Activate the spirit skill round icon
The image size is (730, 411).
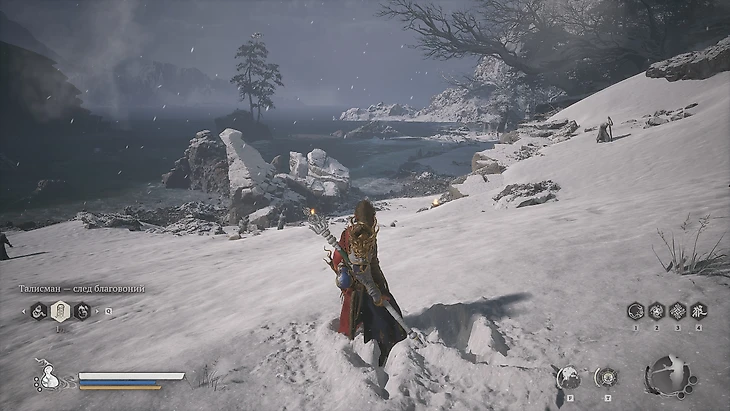567,376
